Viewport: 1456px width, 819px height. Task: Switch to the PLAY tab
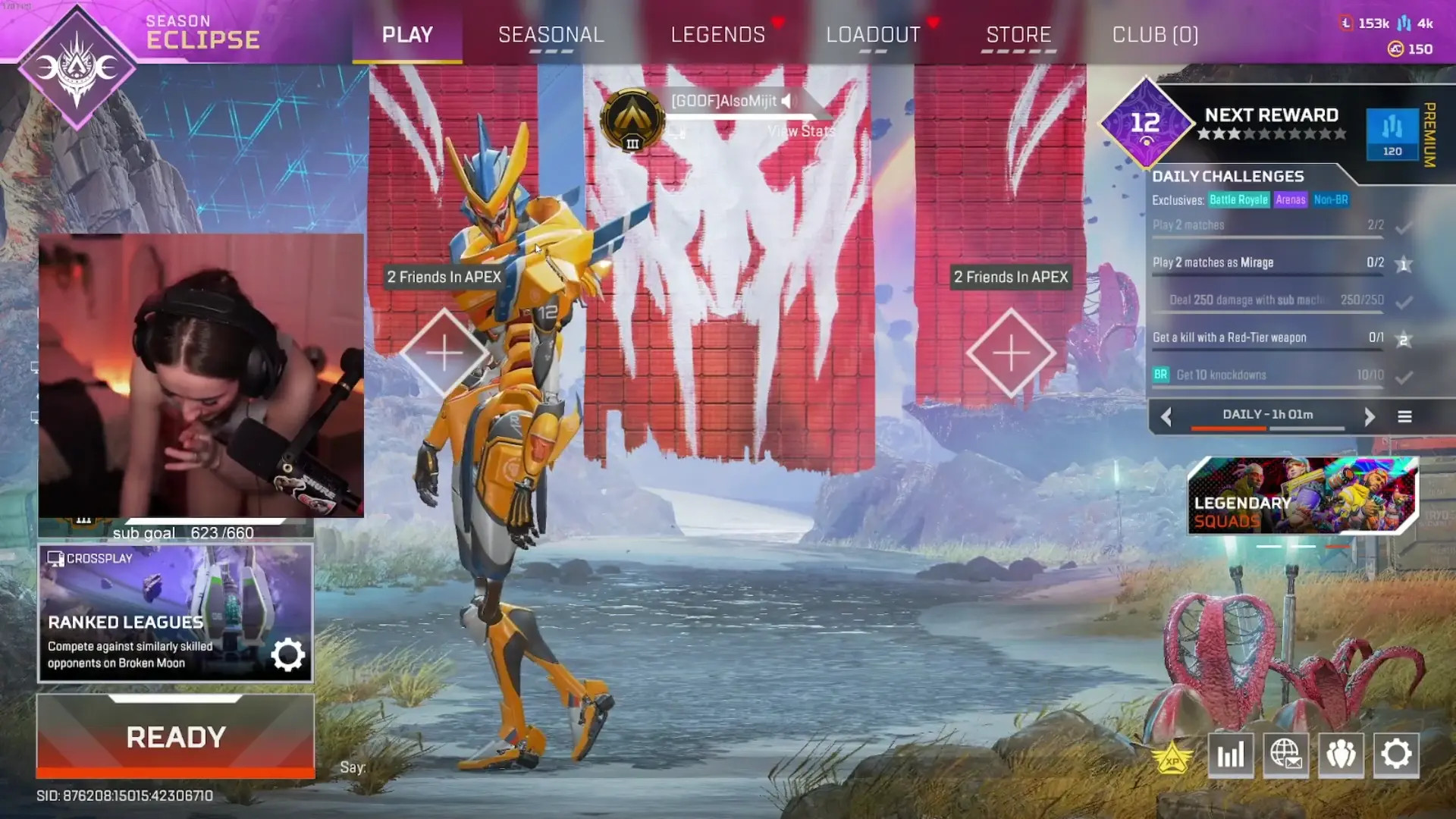407,35
